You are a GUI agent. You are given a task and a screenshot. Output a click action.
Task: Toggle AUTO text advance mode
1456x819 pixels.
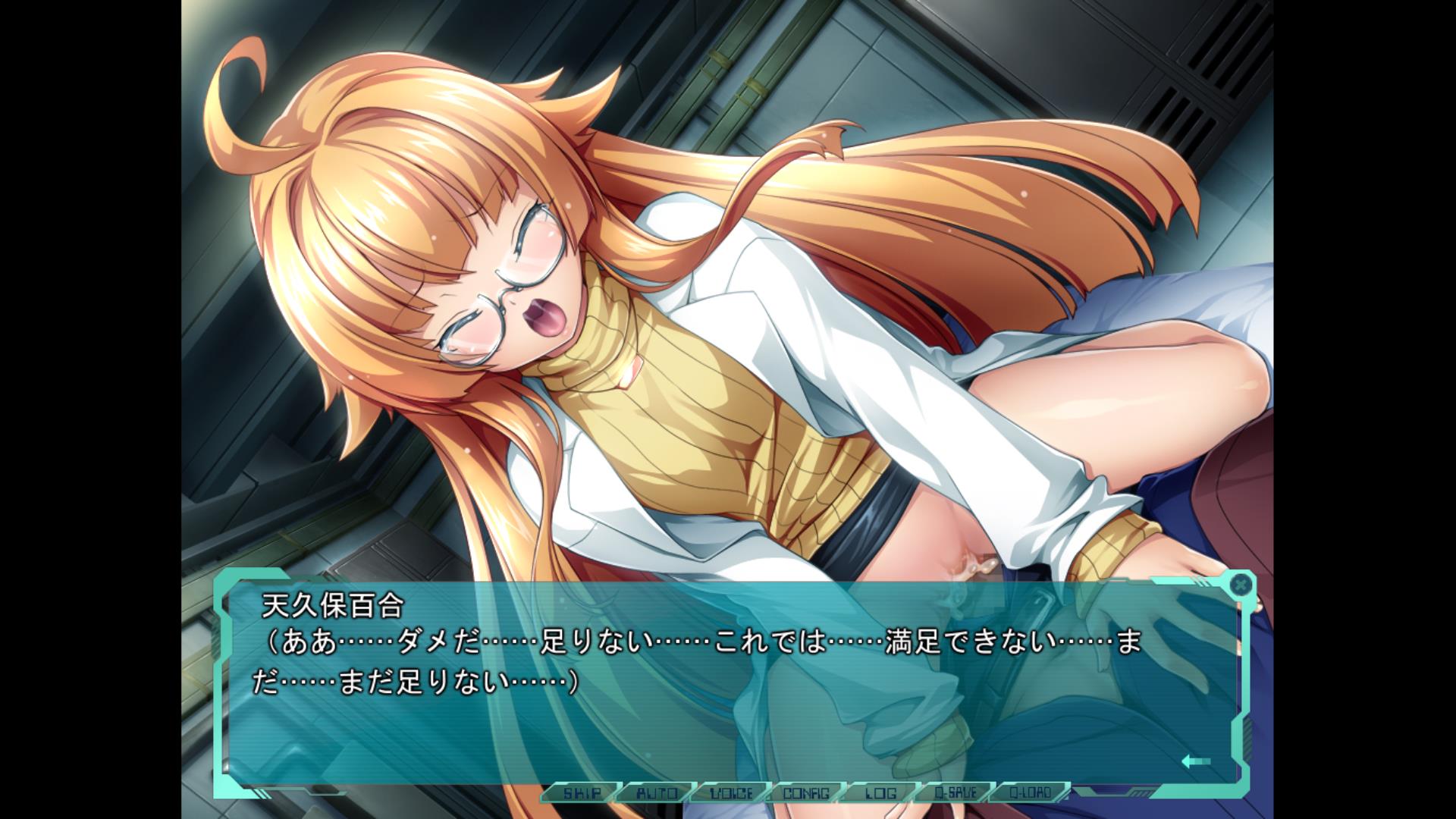click(x=657, y=793)
